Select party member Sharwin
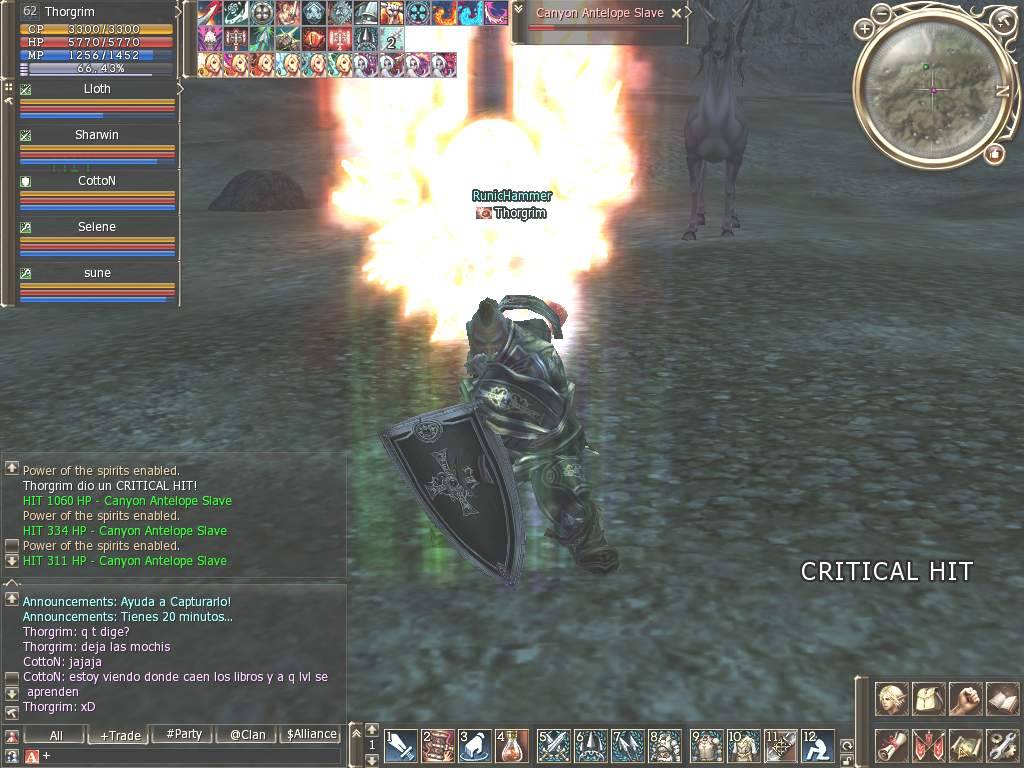This screenshot has width=1024, height=768. [97, 135]
